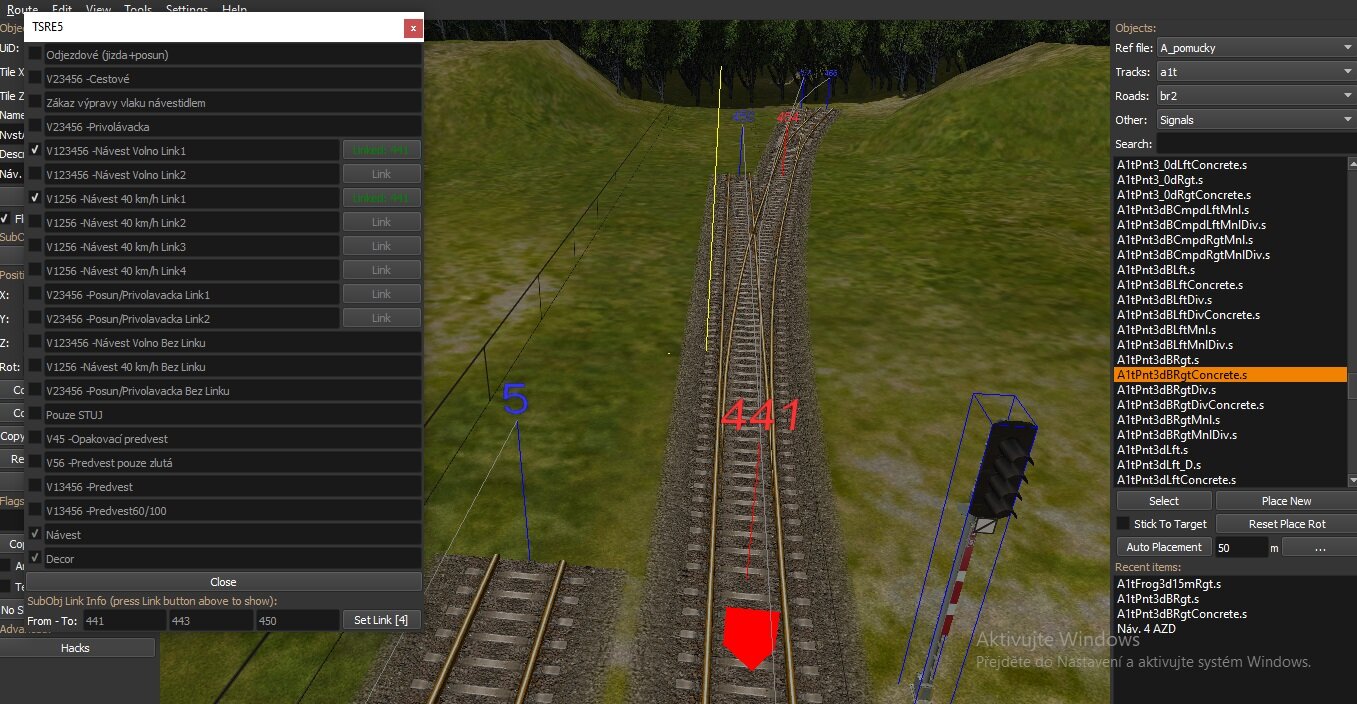Toggle the Pouze STUJ checkbox
1357x704 pixels.
(36, 414)
